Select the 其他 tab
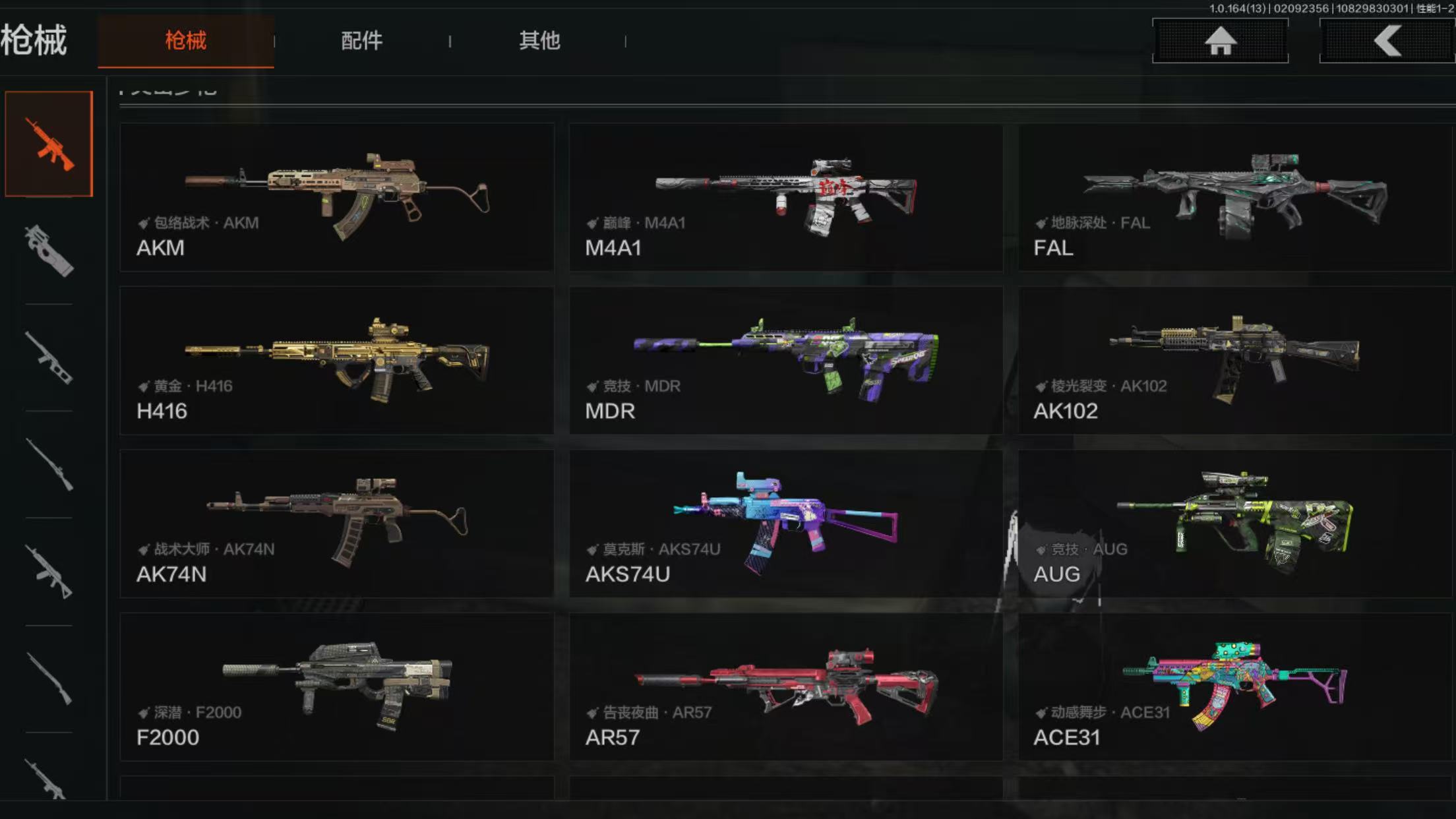 click(539, 41)
